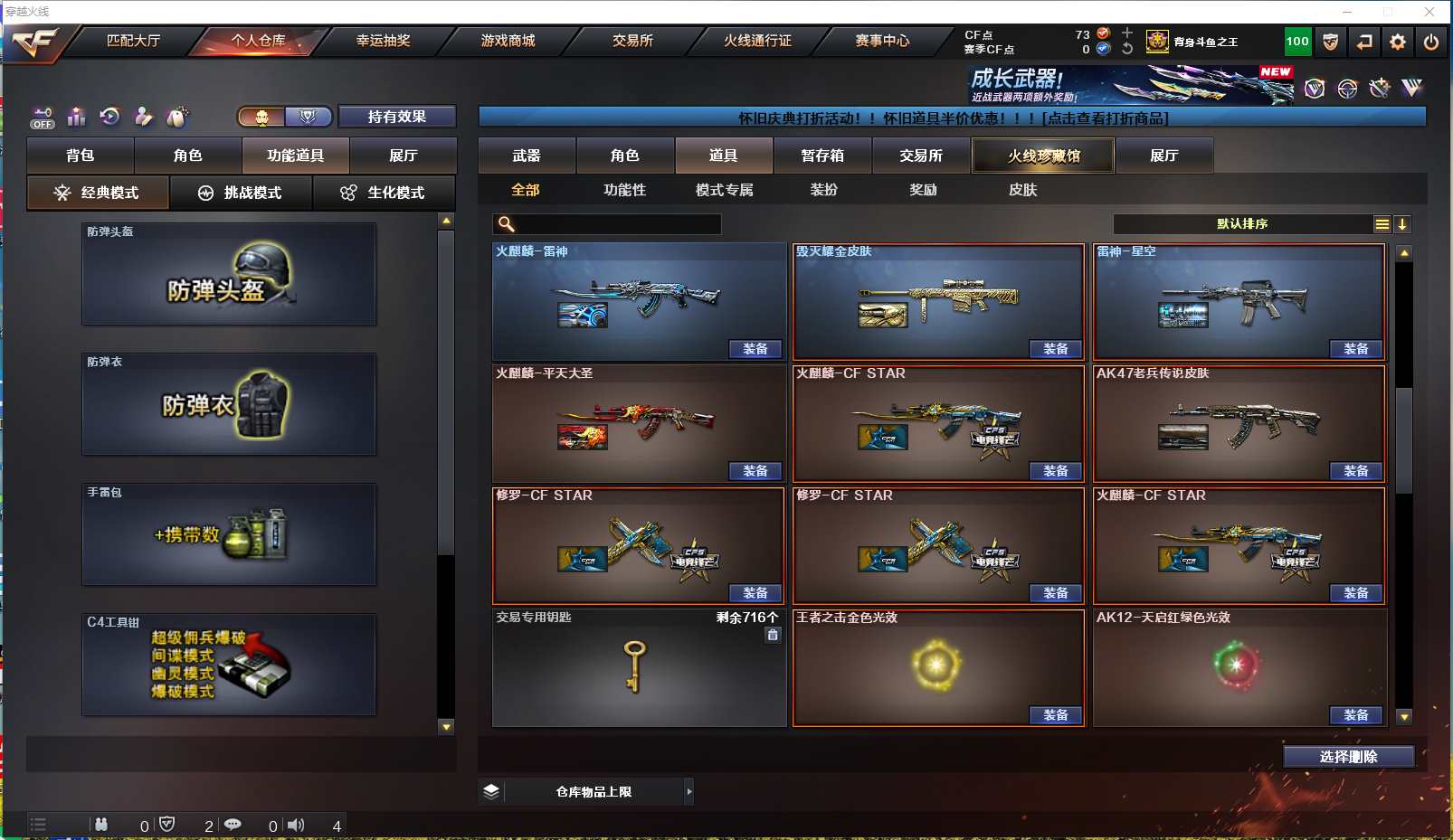This screenshot has width=1453, height=840.
Task: Switch to the 武器 tab
Action: [527, 156]
